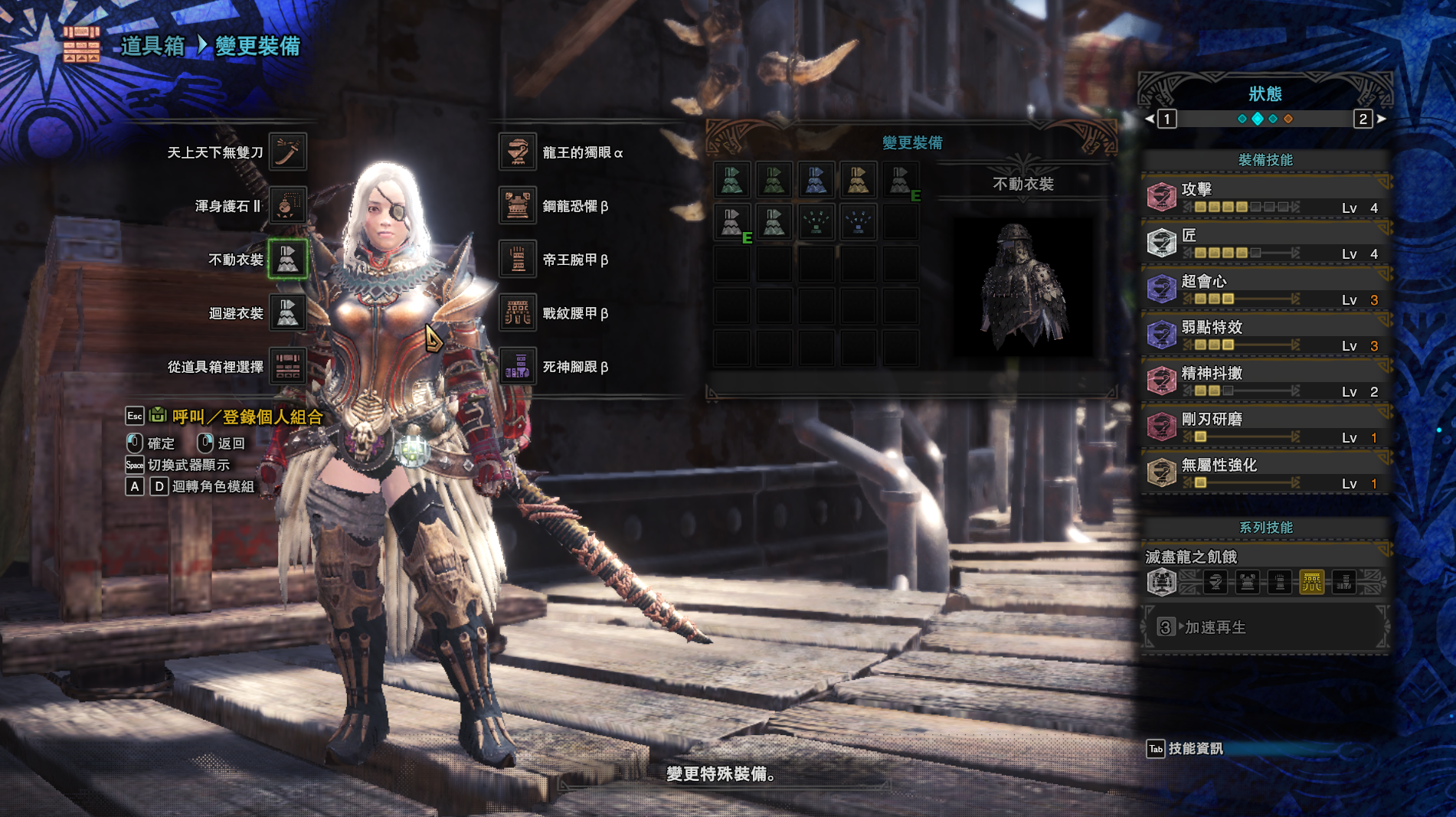Select the 攻擊 skill row

(x=1265, y=197)
